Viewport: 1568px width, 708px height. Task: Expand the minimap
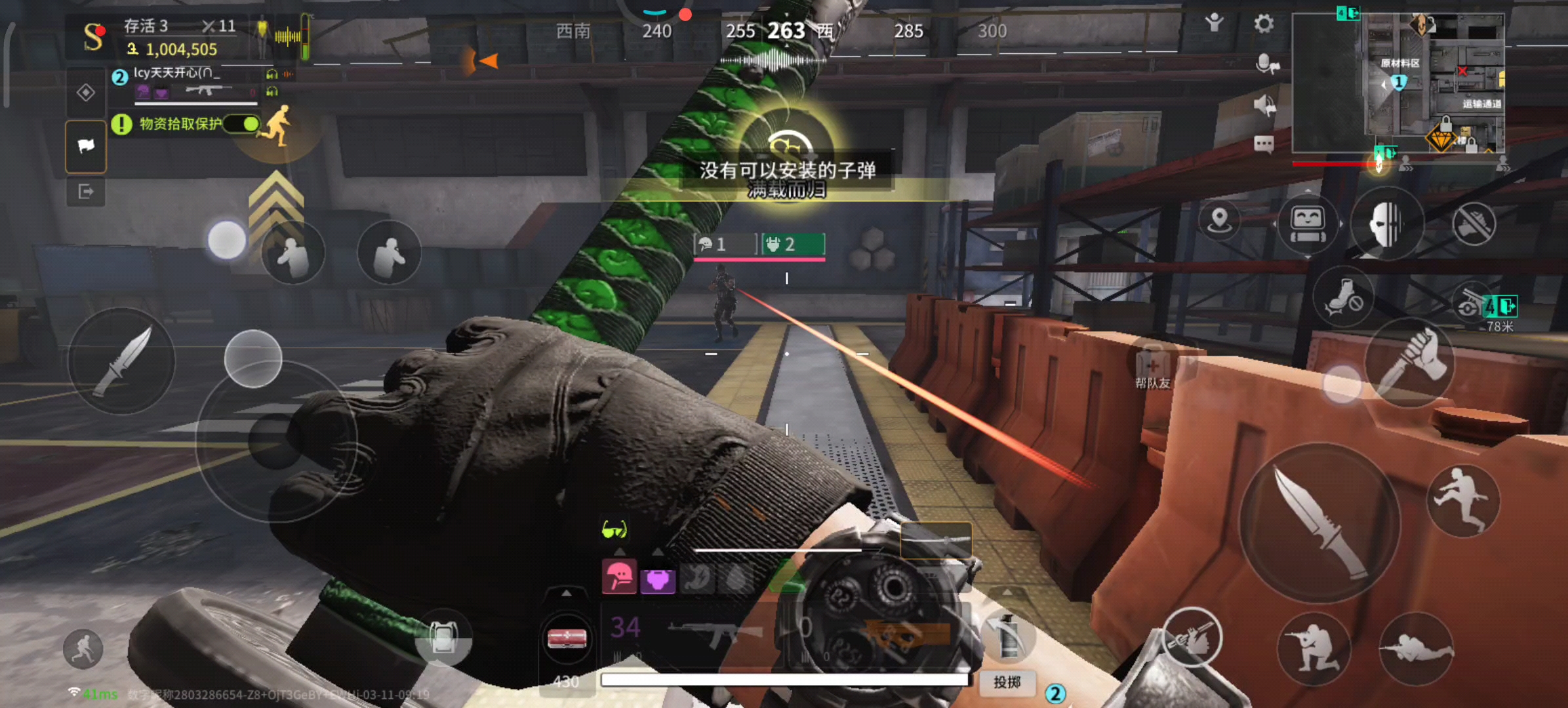pos(1397,83)
